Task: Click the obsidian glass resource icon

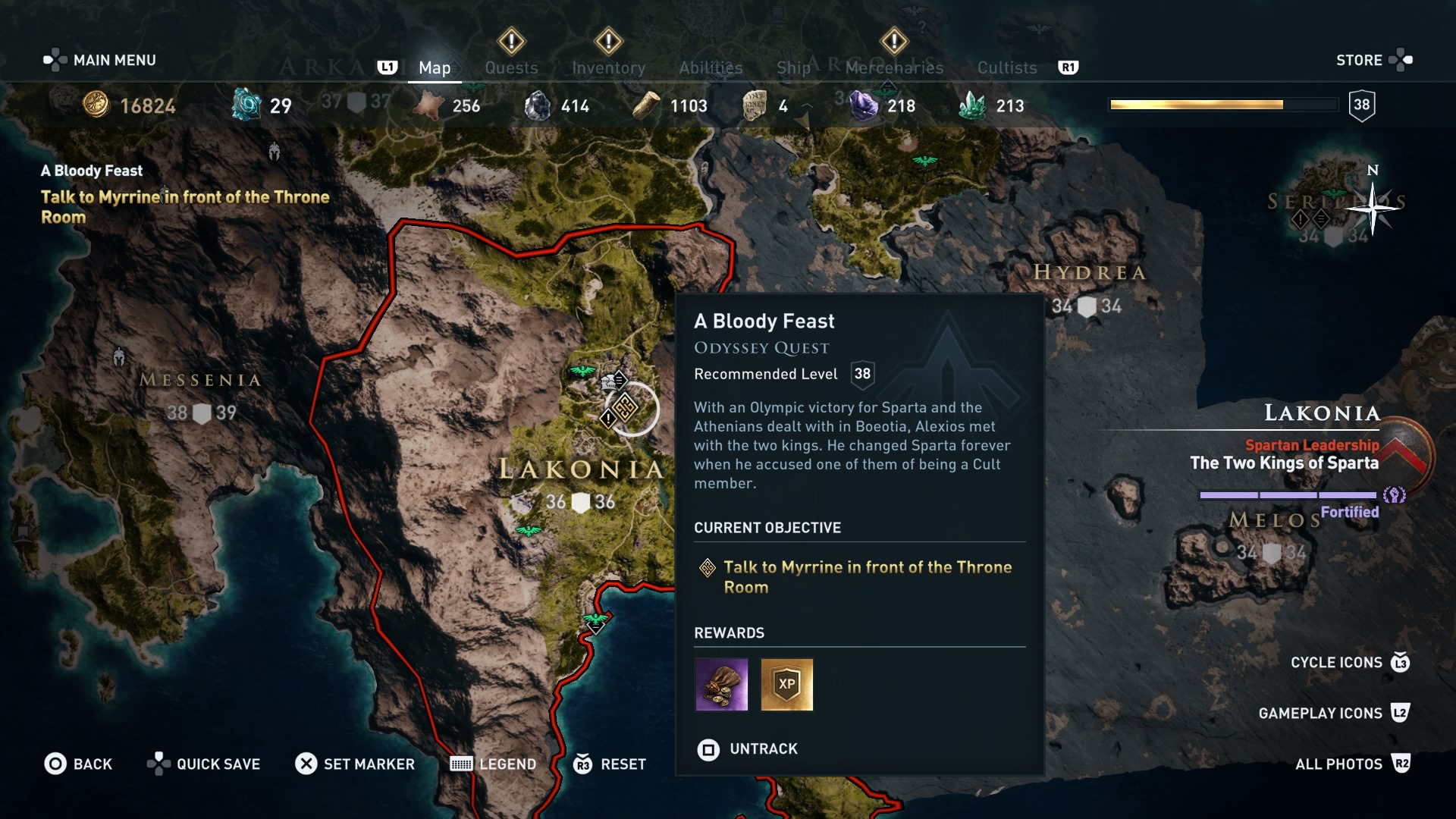Action: coord(540,105)
